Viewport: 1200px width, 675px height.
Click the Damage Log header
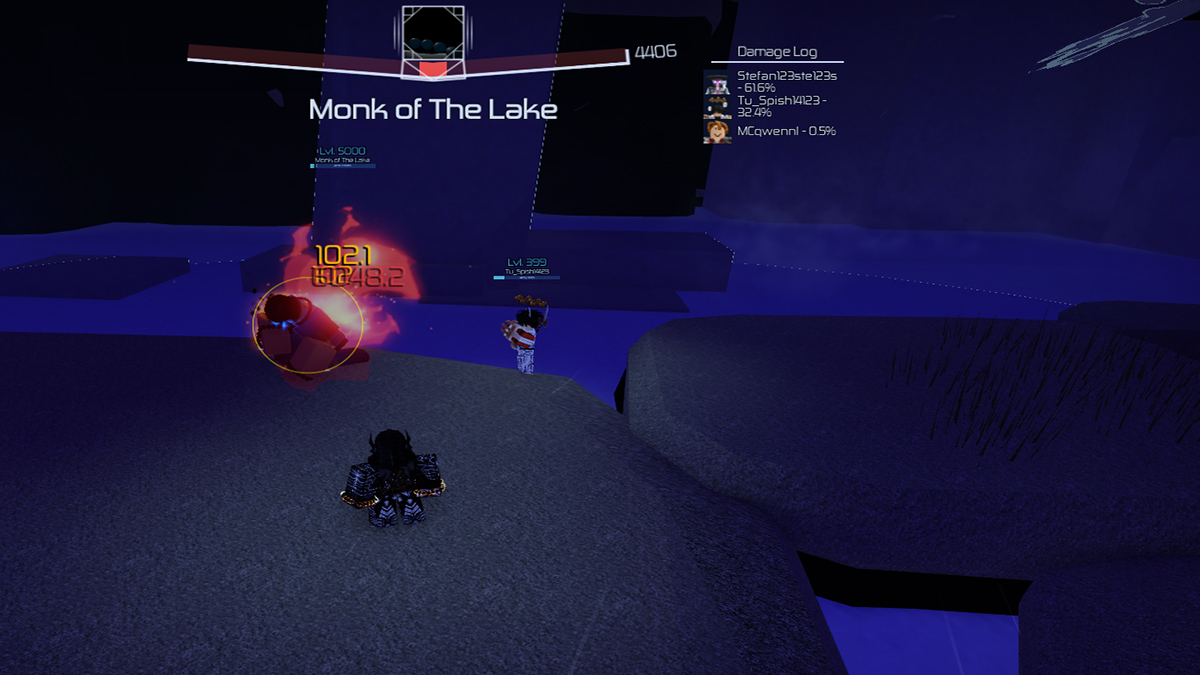pos(775,52)
